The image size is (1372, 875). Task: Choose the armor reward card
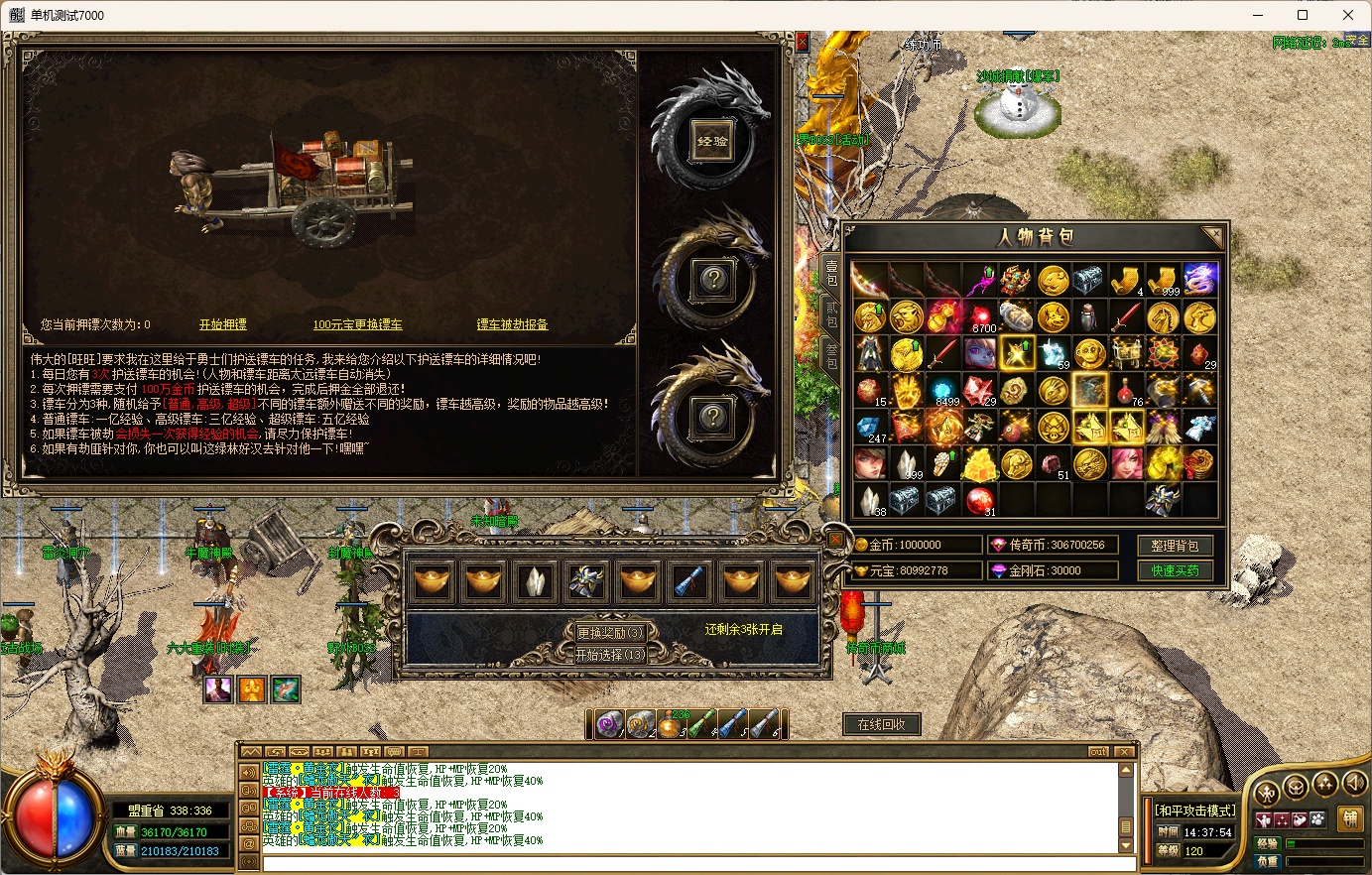tap(587, 582)
